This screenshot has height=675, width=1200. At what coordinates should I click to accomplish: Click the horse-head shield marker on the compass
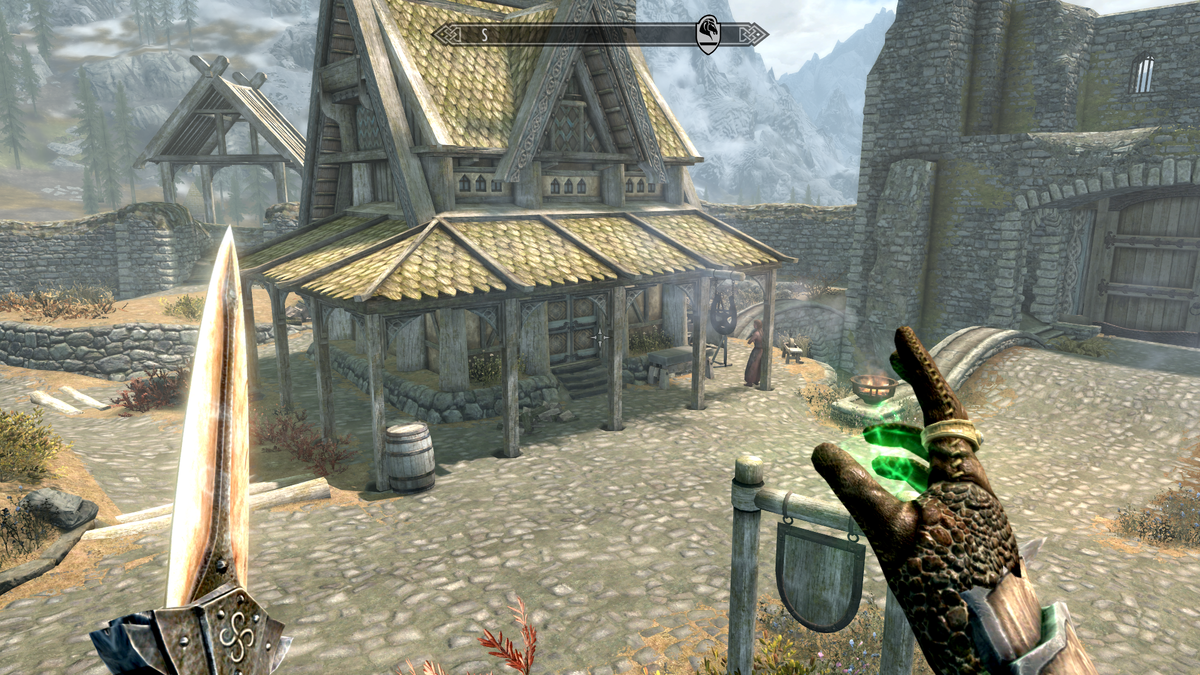(x=707, y=33)
